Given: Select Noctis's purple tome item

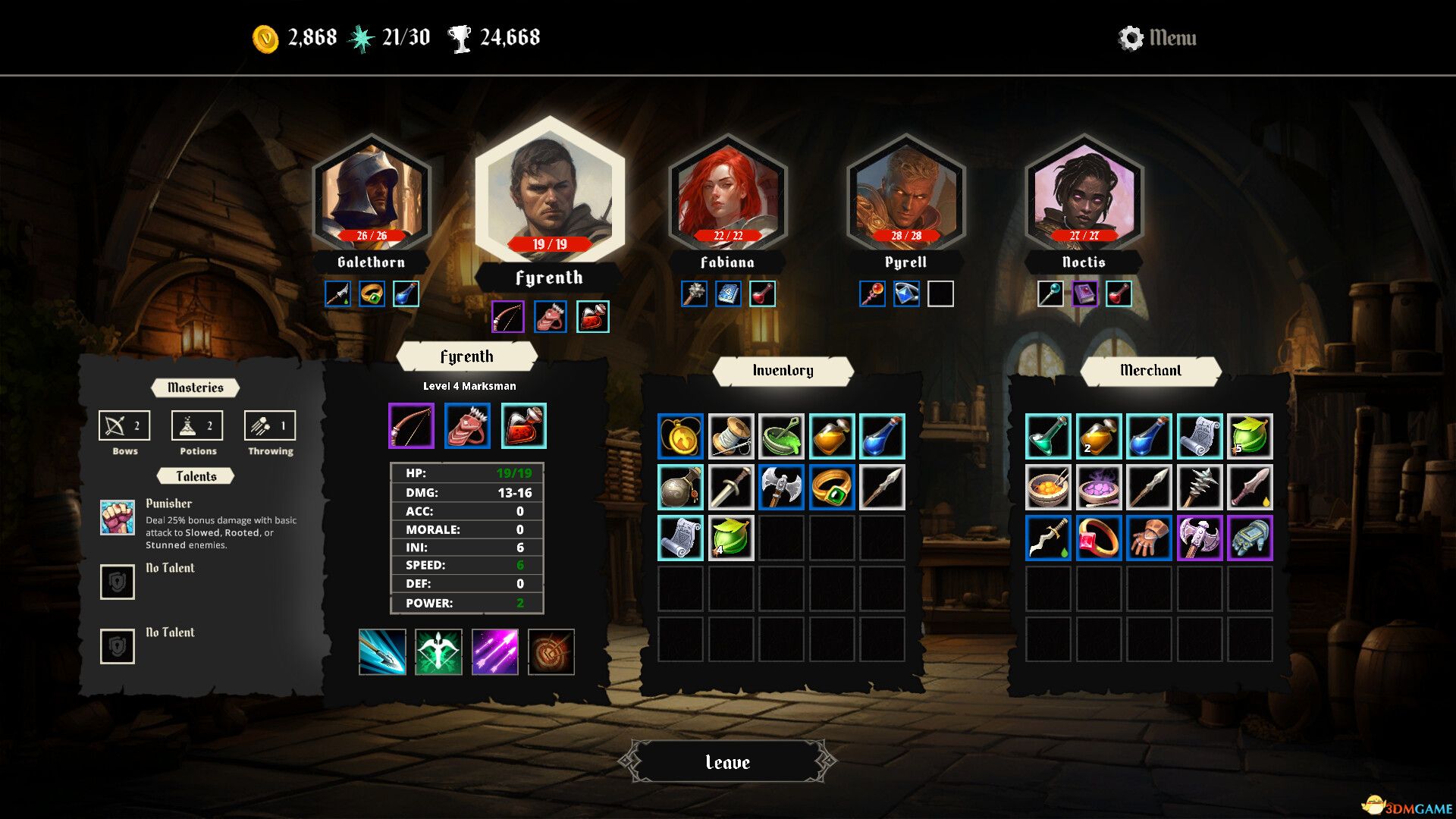Looking at the screenshot, I should [1084, 293].
